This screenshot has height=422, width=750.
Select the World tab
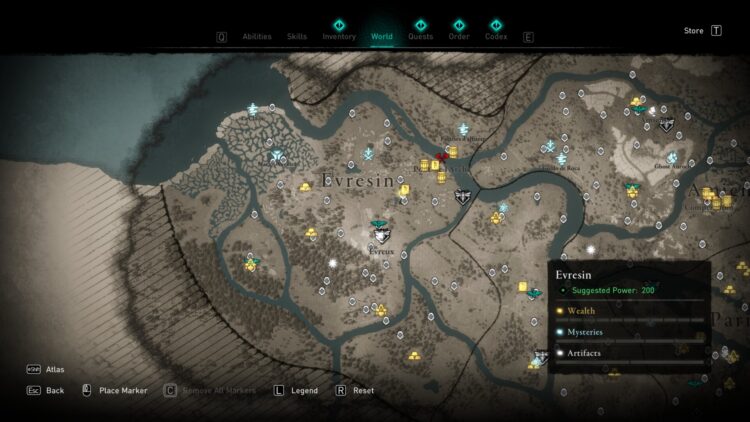382,37
